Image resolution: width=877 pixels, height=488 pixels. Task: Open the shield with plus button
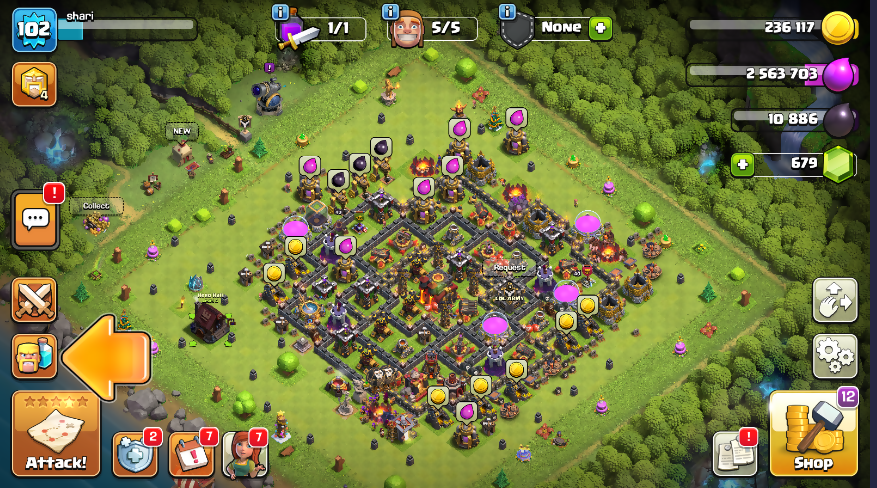[134, 454]
